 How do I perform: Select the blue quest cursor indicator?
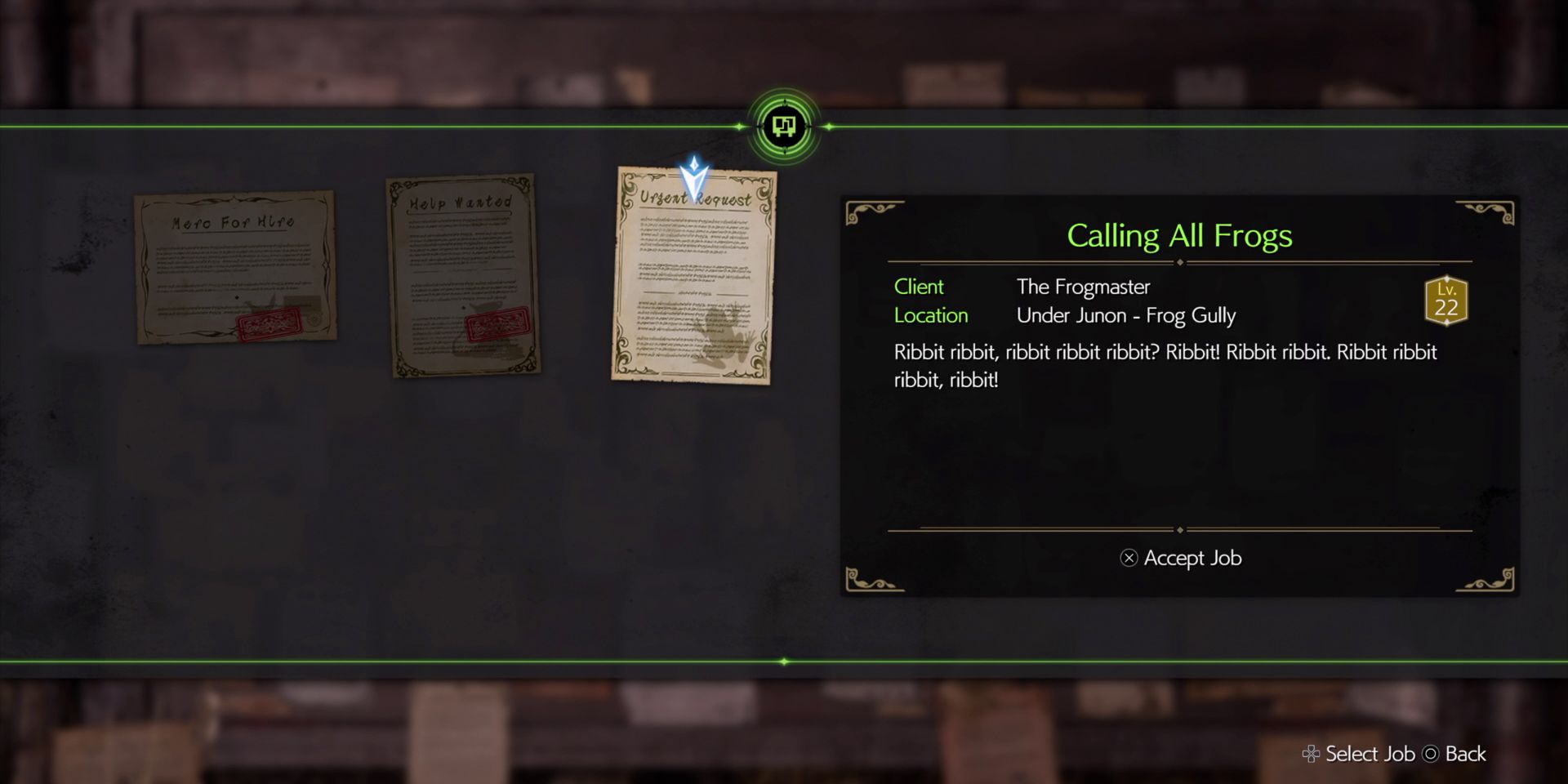(x=693, y=175)
